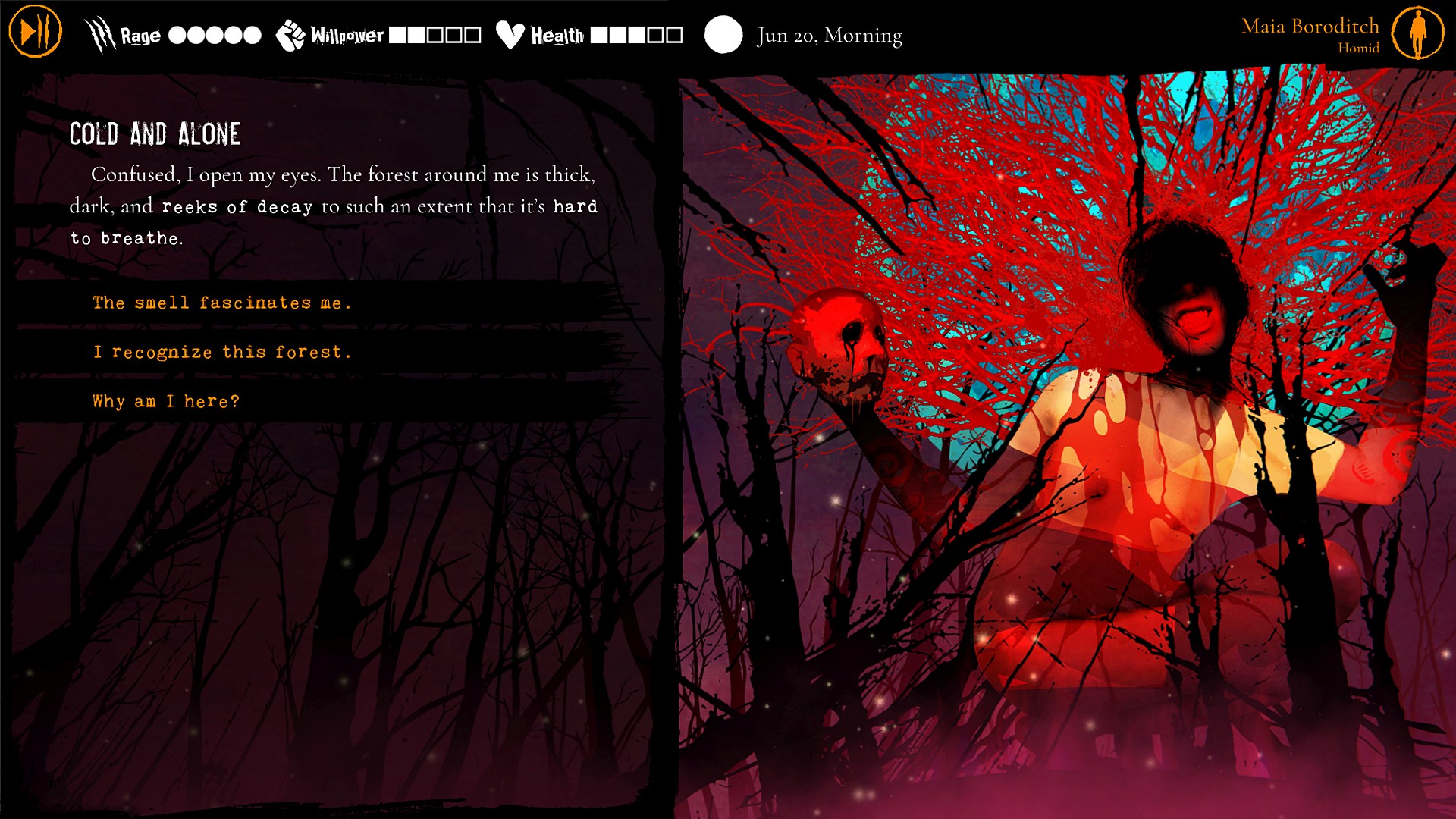The image size is (1456, 819).
Task: Toggle the first filled Willpower square
Action: point(396,33)
